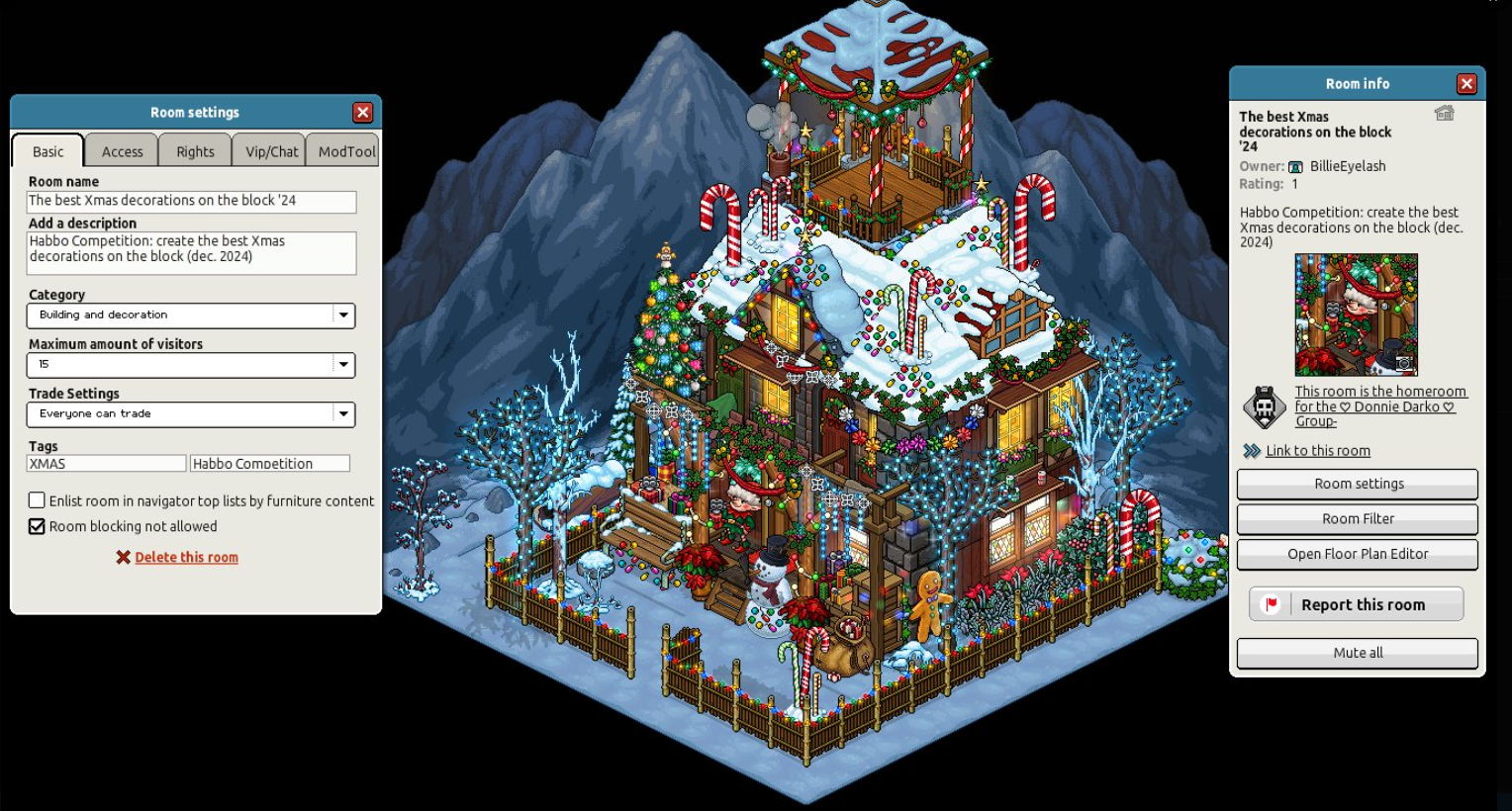
Task: Open the Room Filter
Action: pos(1358,519)
